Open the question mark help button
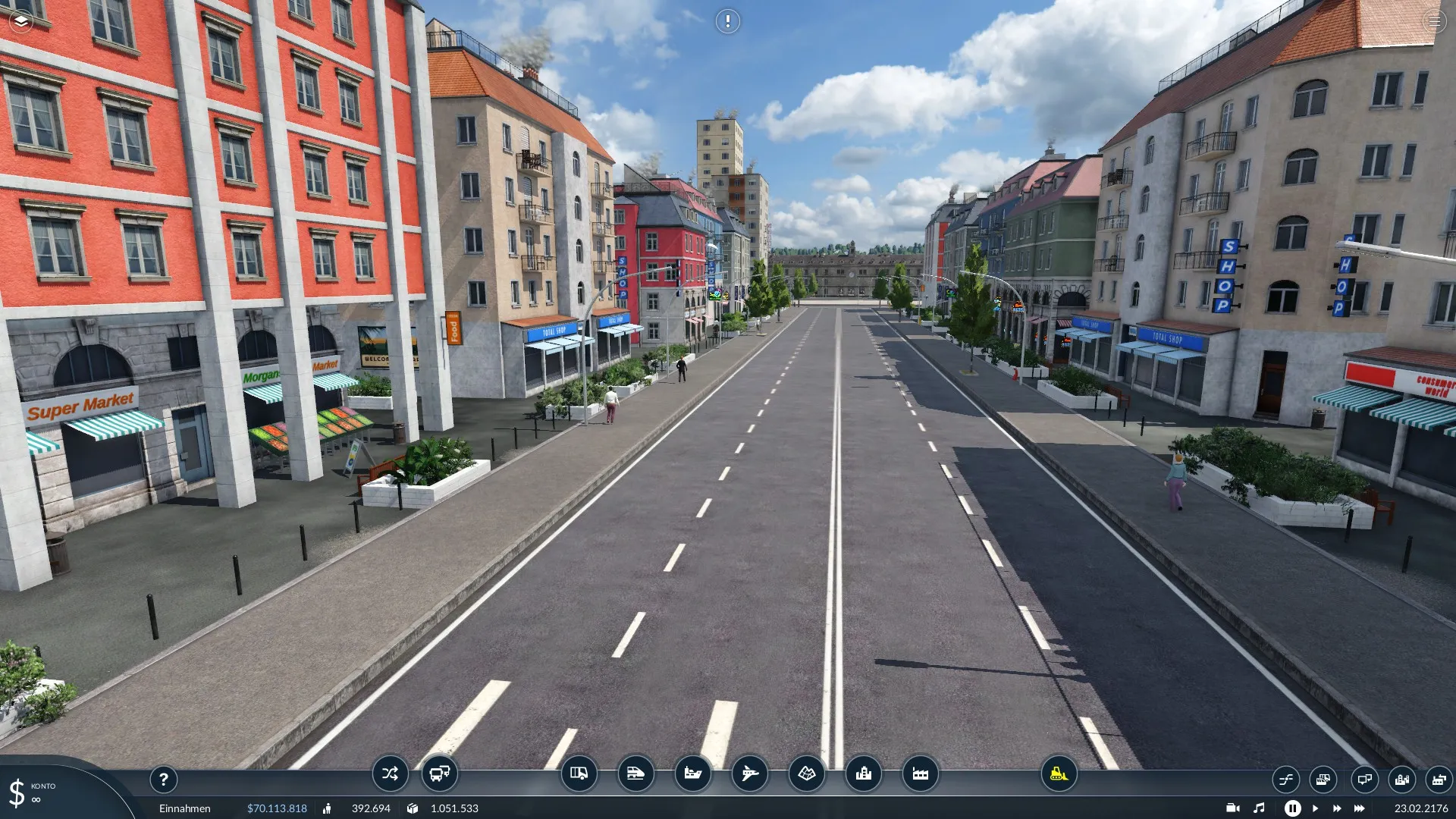This screenshot has width=1456, height=819. [x=163, y=779]
